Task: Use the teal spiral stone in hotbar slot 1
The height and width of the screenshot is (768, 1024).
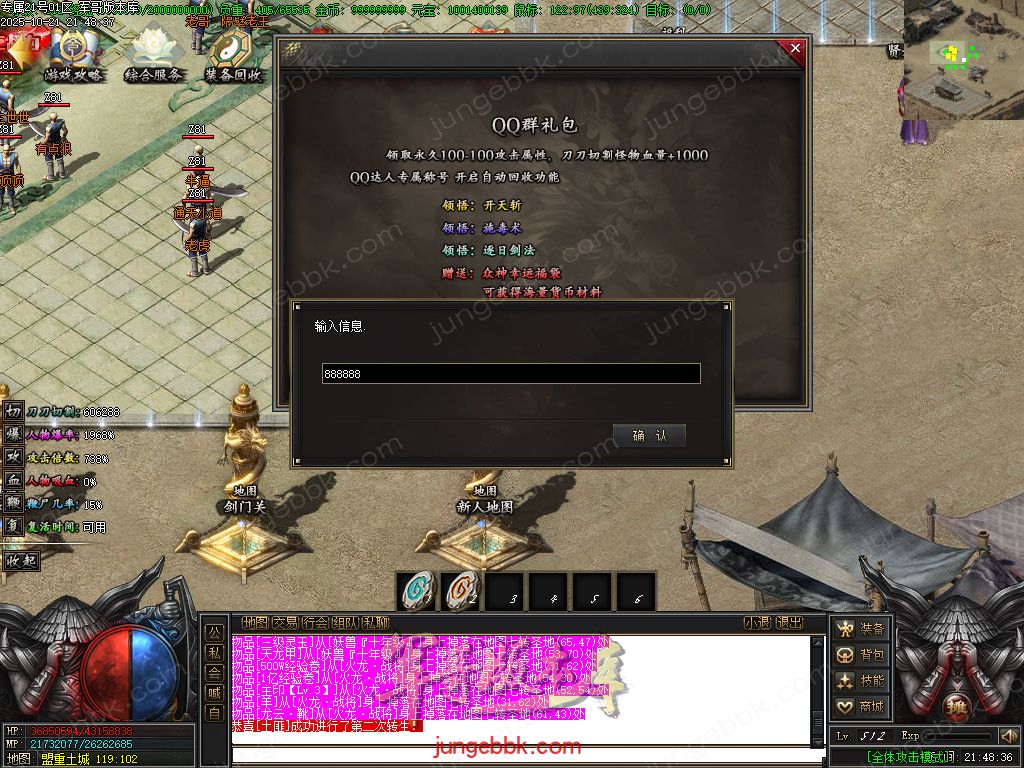Action: click(x=416, y=590)
